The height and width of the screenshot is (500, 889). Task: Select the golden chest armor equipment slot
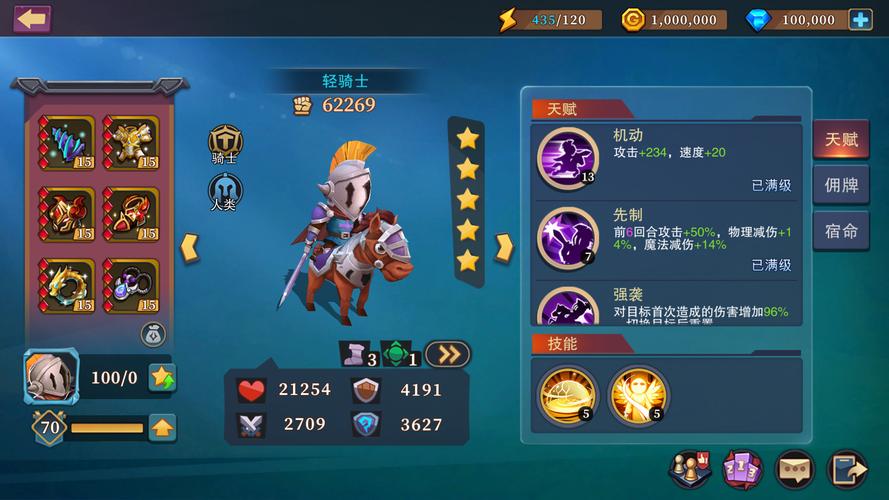(x=131, y=143)
